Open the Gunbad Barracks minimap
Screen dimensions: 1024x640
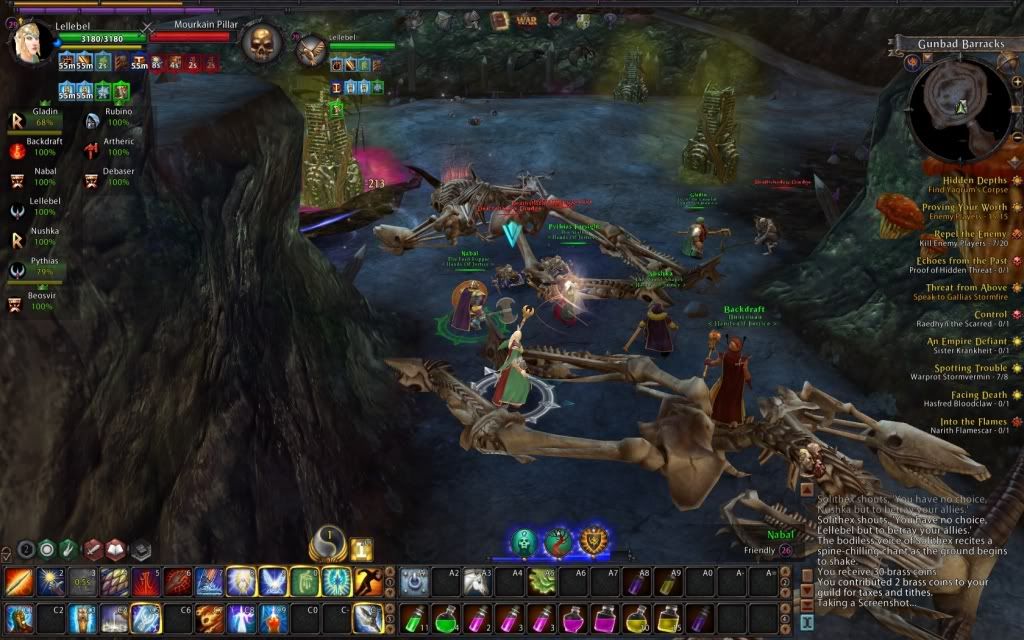tap(958, 104)
